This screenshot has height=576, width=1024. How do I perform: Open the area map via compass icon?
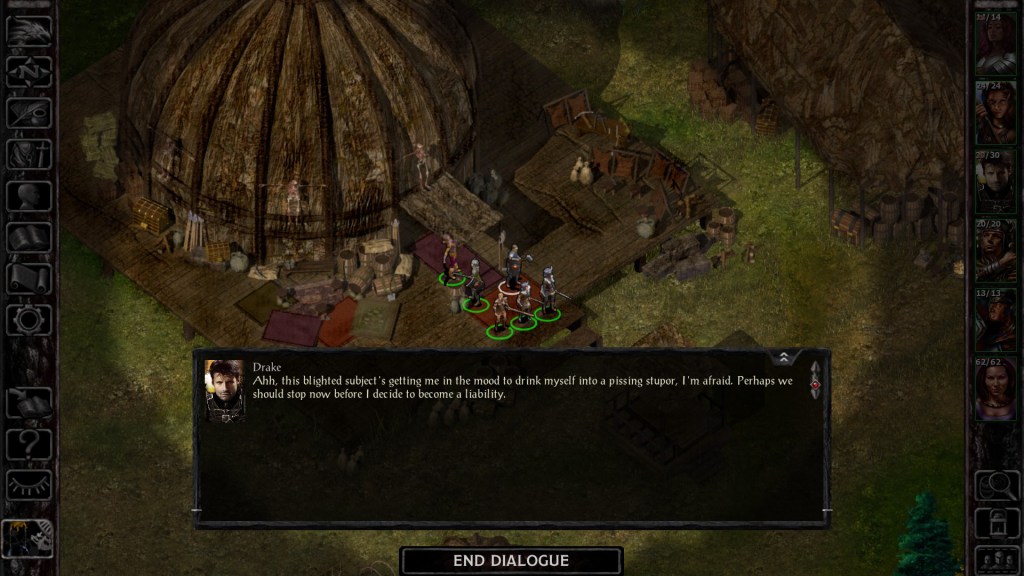coord(29,72)
